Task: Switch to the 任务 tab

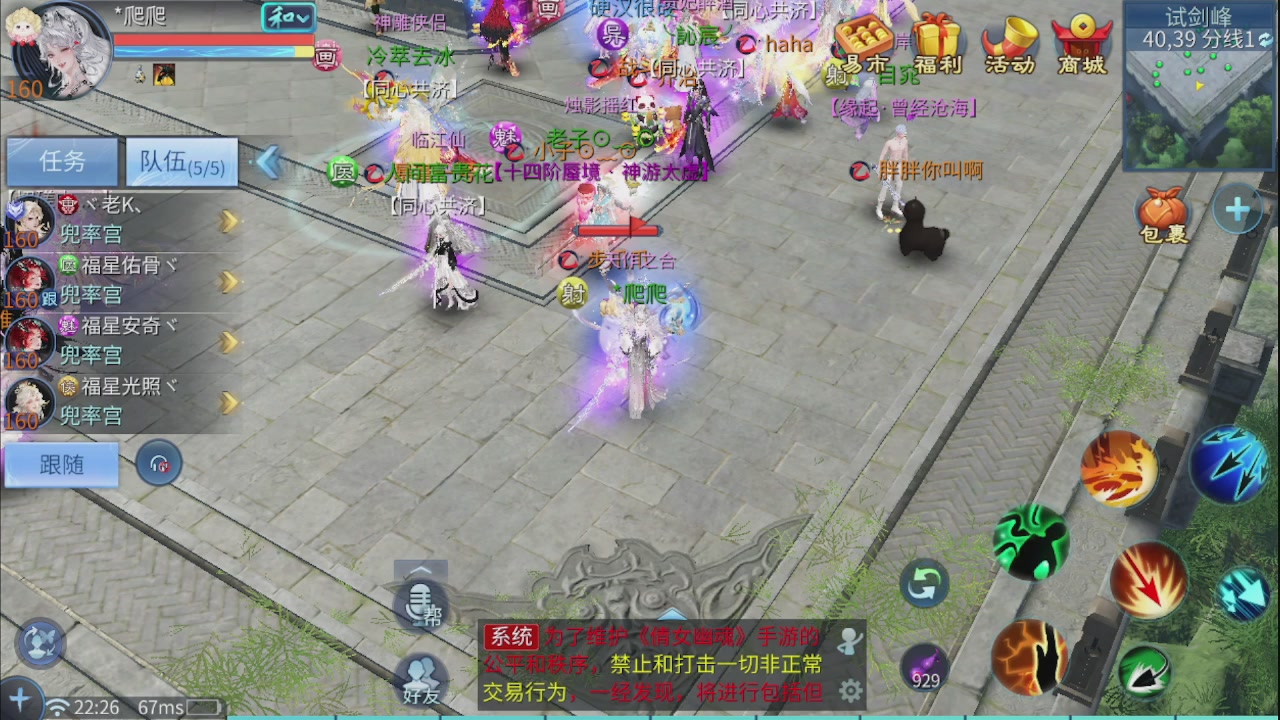Action: click(x=60, y=161)
